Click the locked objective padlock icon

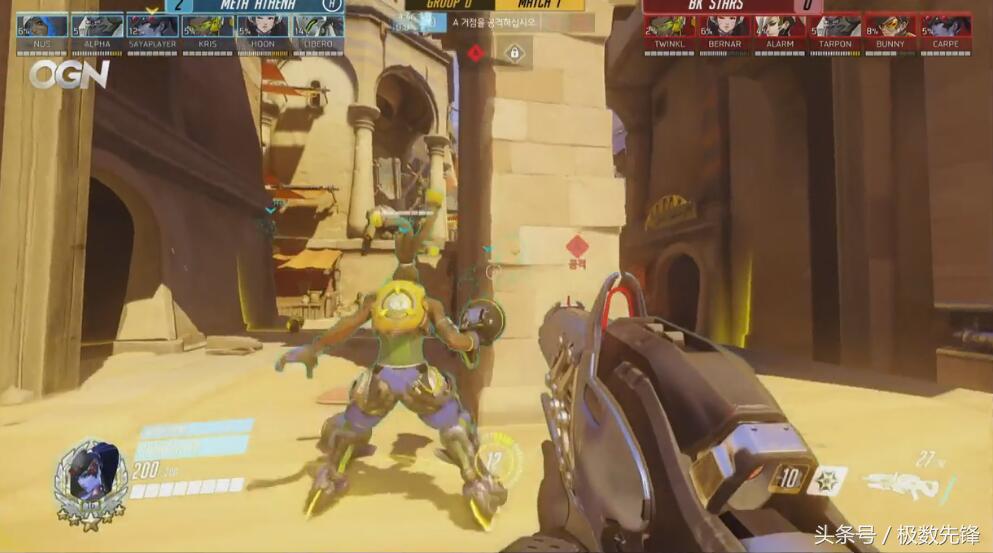click(514, 53)
